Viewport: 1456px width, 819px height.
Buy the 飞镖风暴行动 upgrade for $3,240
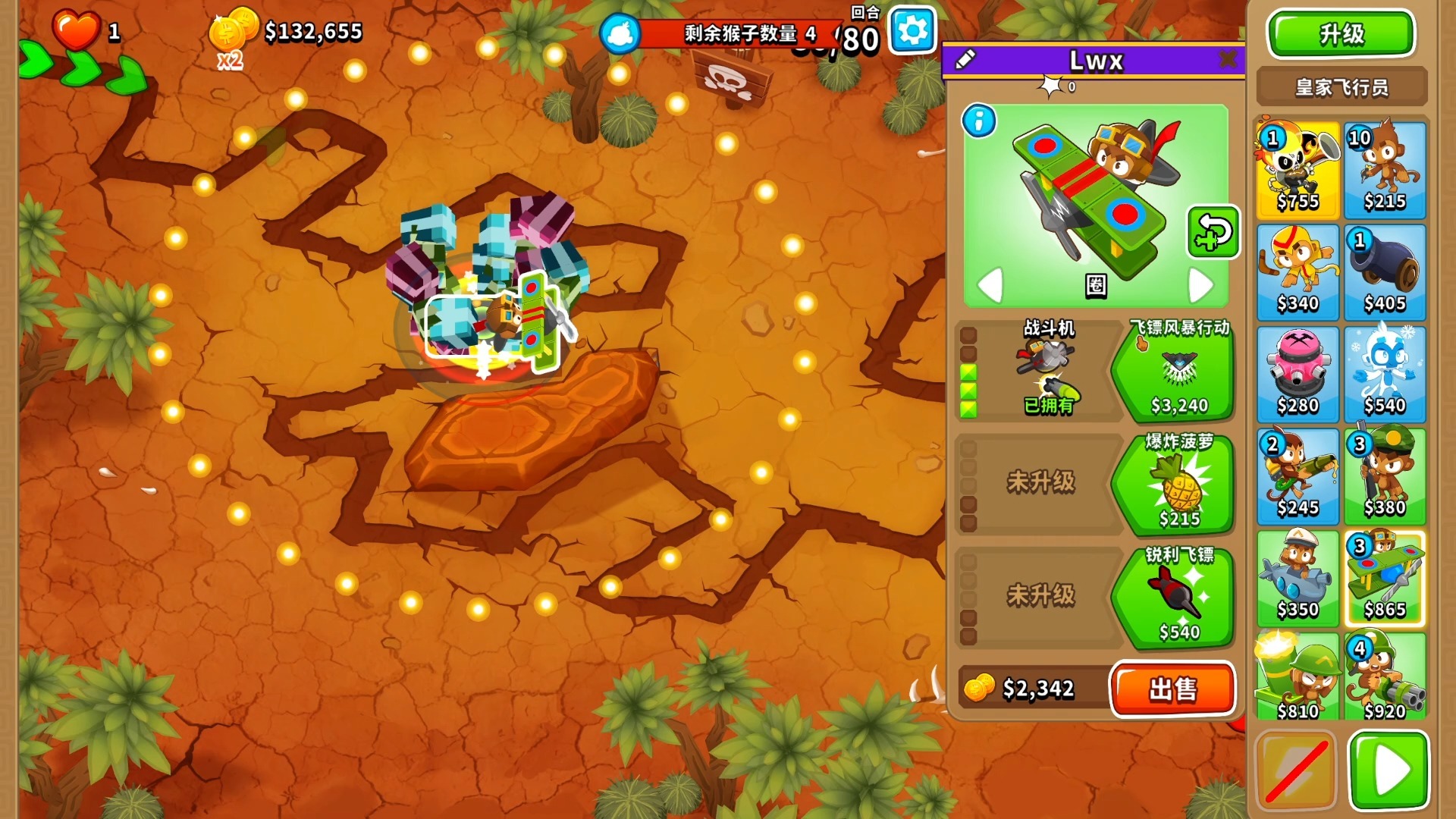pos(1178,370)
